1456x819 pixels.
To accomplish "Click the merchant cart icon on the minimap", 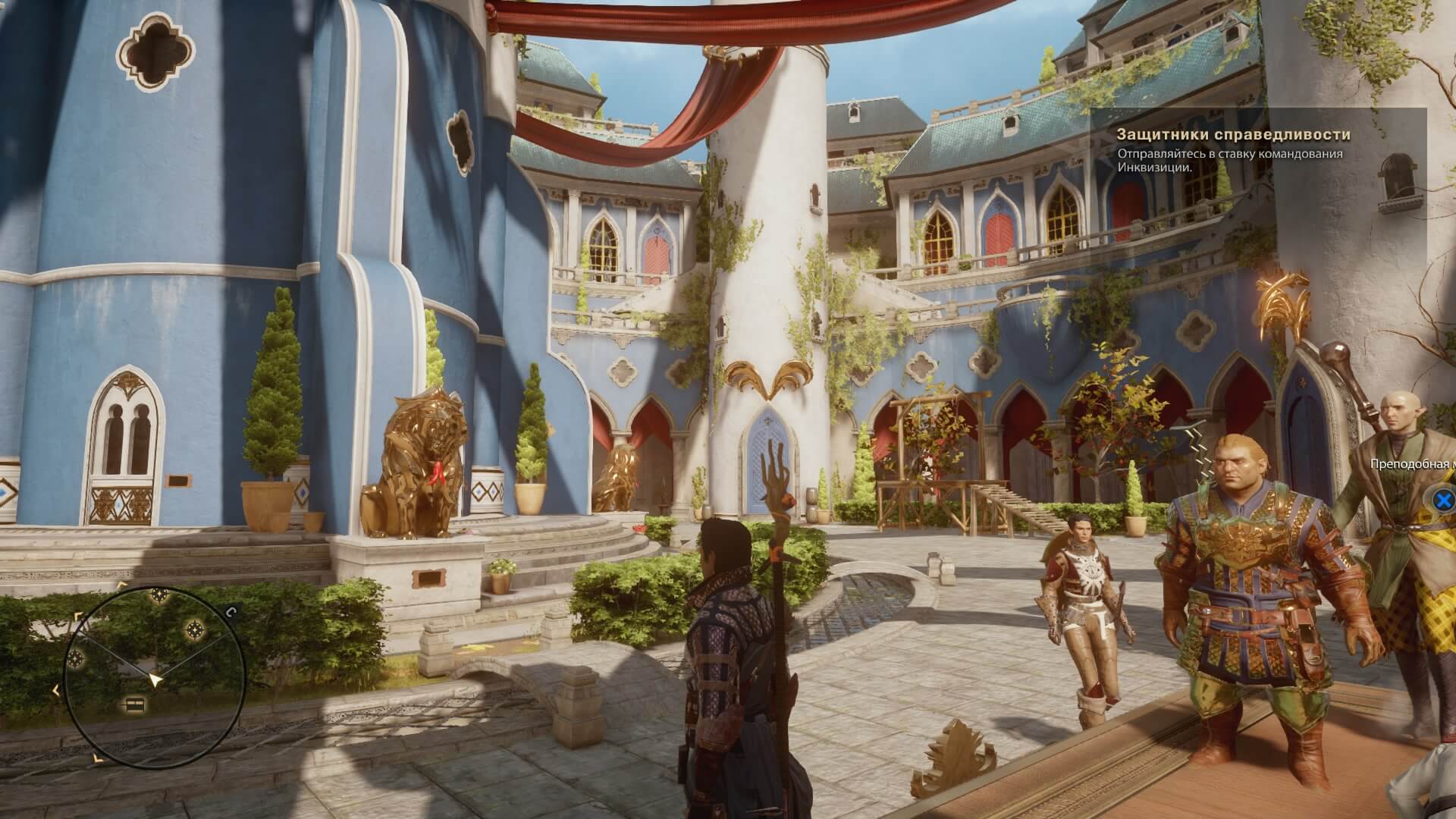I will 135,704.
